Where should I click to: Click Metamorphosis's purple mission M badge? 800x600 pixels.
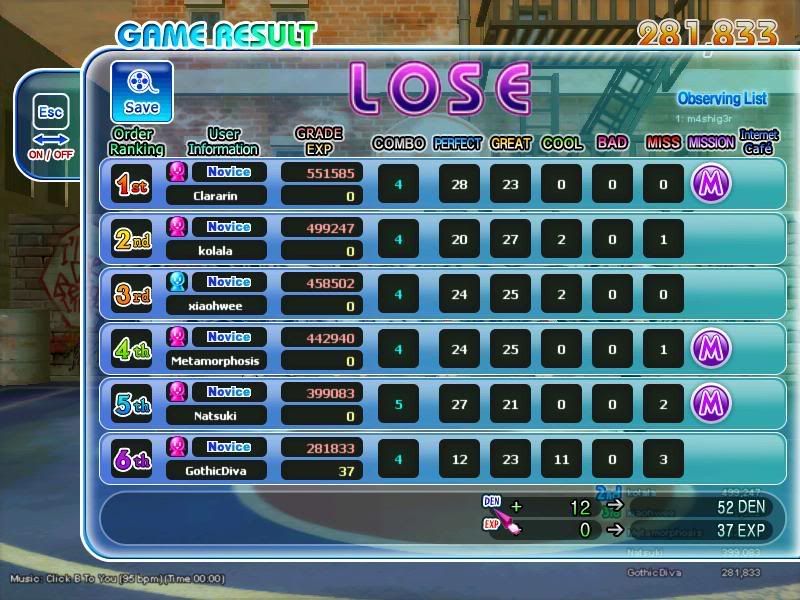(711, 349)
